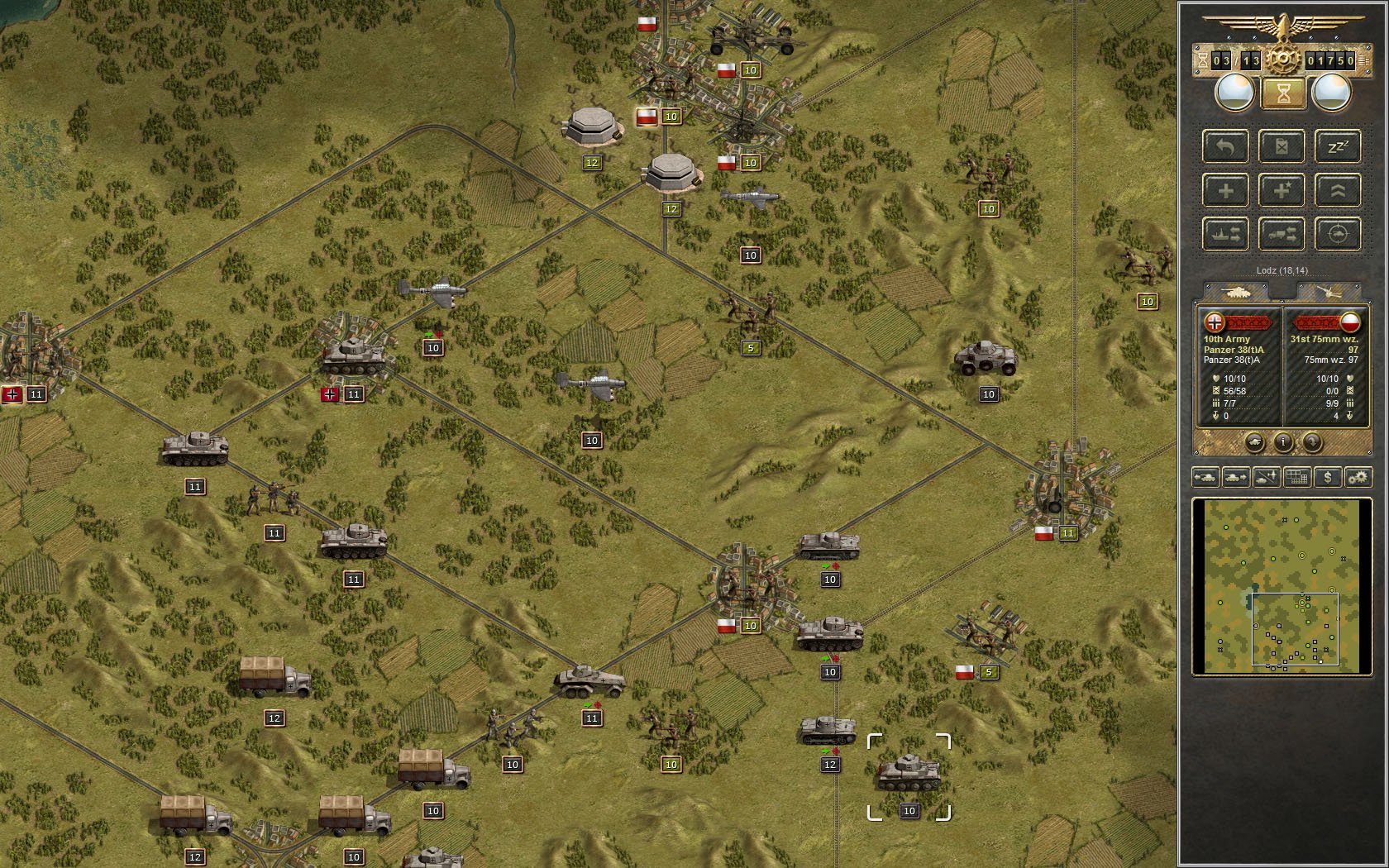Upgrade the unit with the chevrons button
Image resolution: width=1389 pixels, height=868 pixels.
tap(1337, 191)
